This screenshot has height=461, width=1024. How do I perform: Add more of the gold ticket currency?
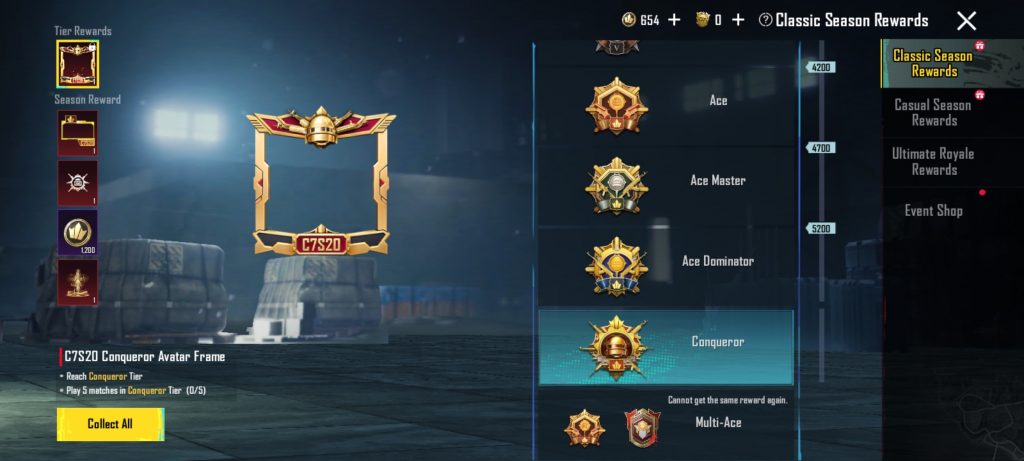pyautogui.click(x=738, y=20)
